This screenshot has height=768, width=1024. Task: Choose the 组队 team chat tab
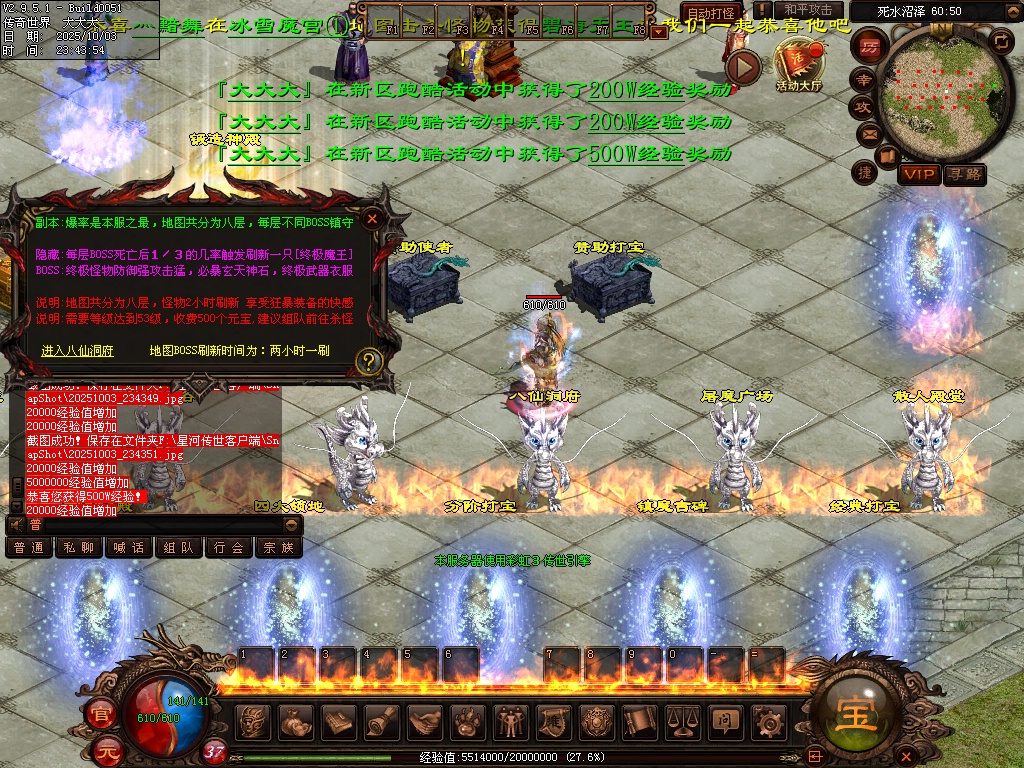coord(179,548)
